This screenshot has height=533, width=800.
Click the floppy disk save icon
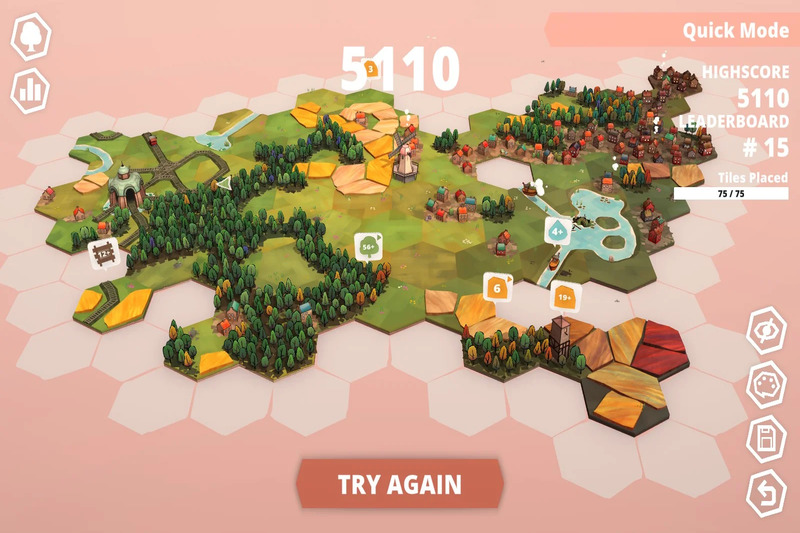tap(767, 440)
